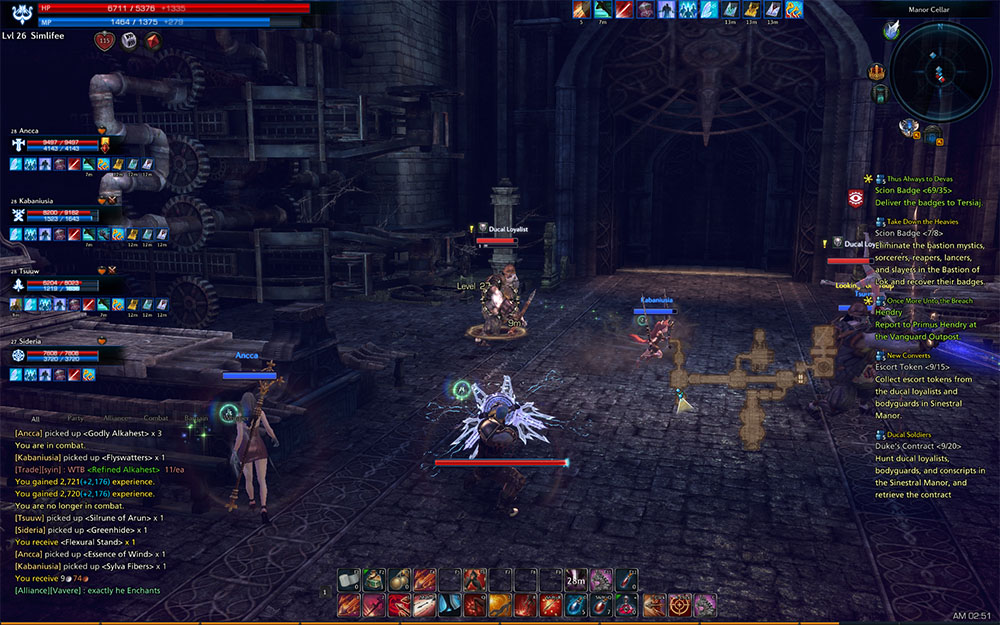Image resolution: width=1000 pixels, height=625 pixels.
Task: Switch to the All chat tab
Action: click(x=36, y=418)
